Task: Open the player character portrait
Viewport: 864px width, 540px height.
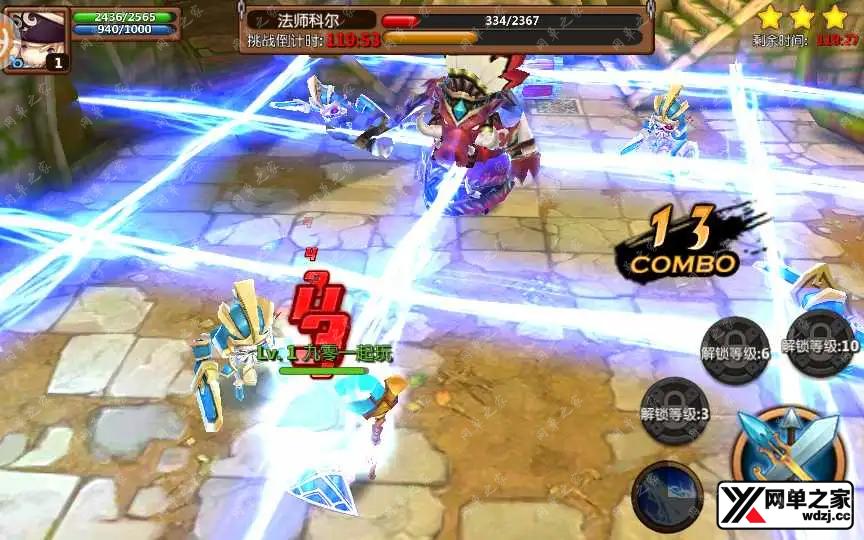Action: pyautogui.click(x=36, y=37)
